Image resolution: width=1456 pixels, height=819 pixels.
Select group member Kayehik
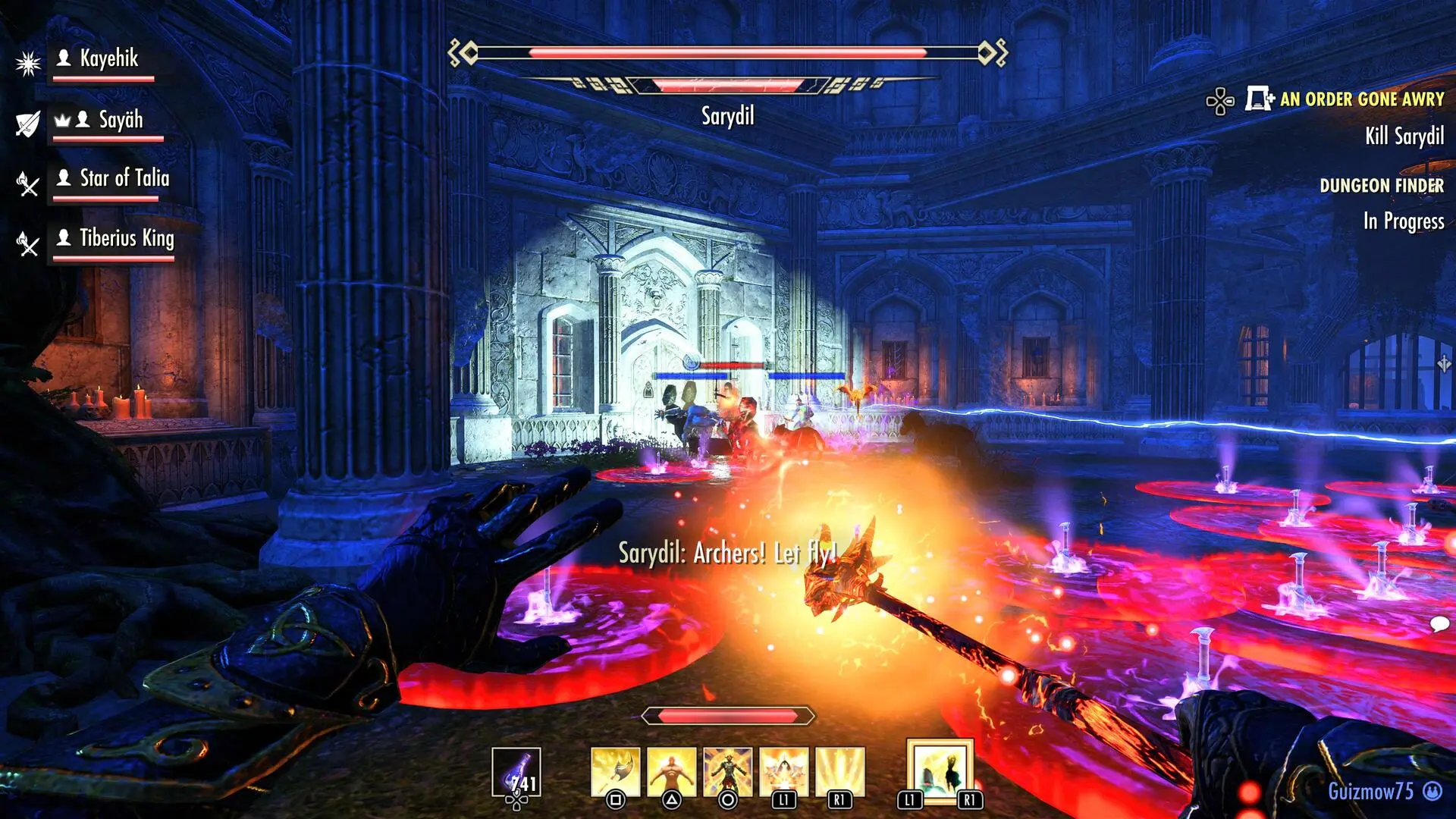(x=108, y=59)
